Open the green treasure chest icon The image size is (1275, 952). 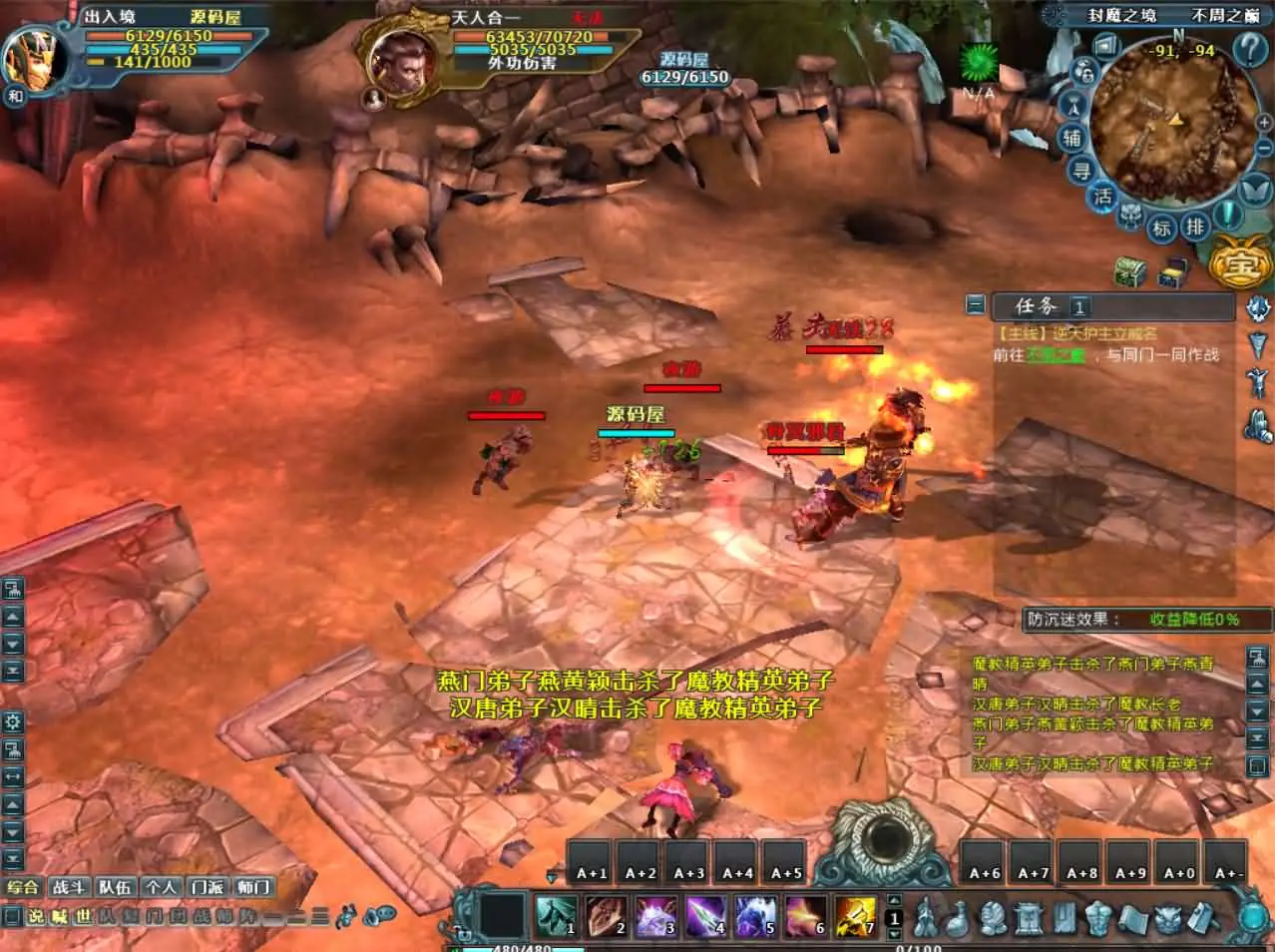[1129, 271]
